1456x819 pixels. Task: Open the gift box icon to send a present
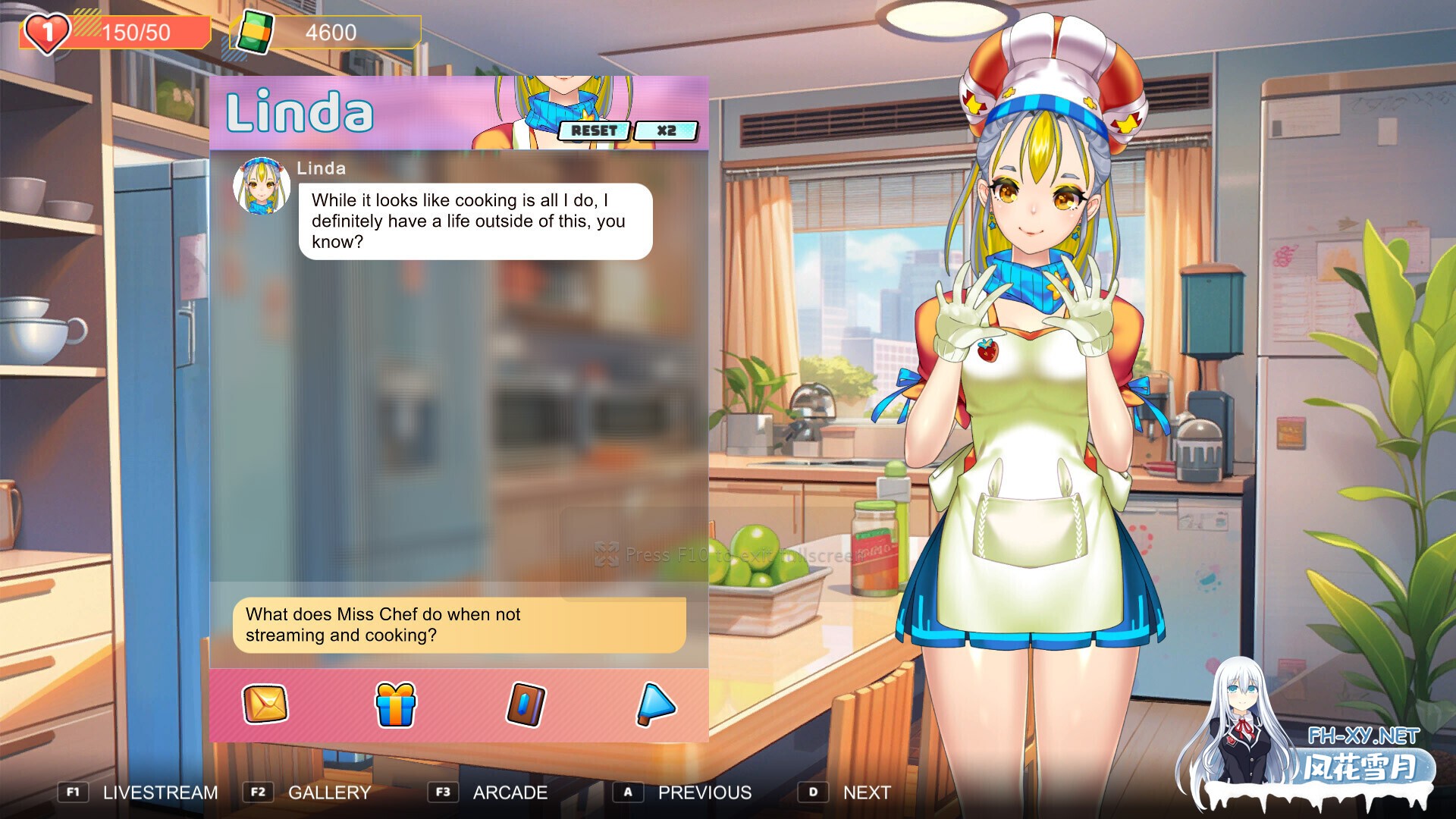(x=394, y=704)
